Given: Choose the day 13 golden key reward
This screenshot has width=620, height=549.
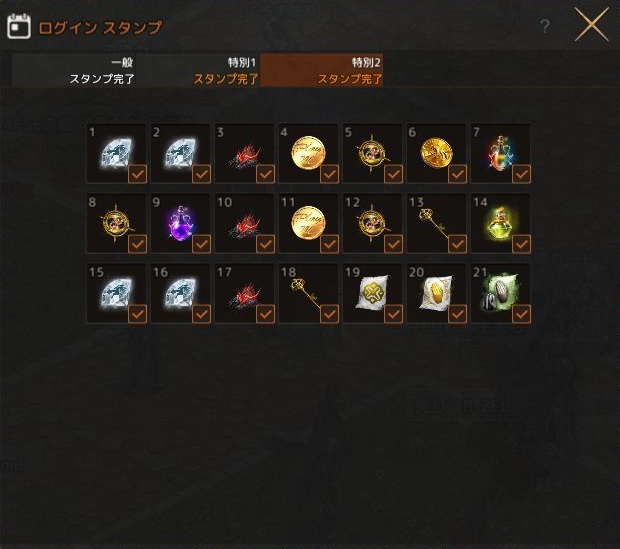Looking at the screenshot, I should (437, 223).
